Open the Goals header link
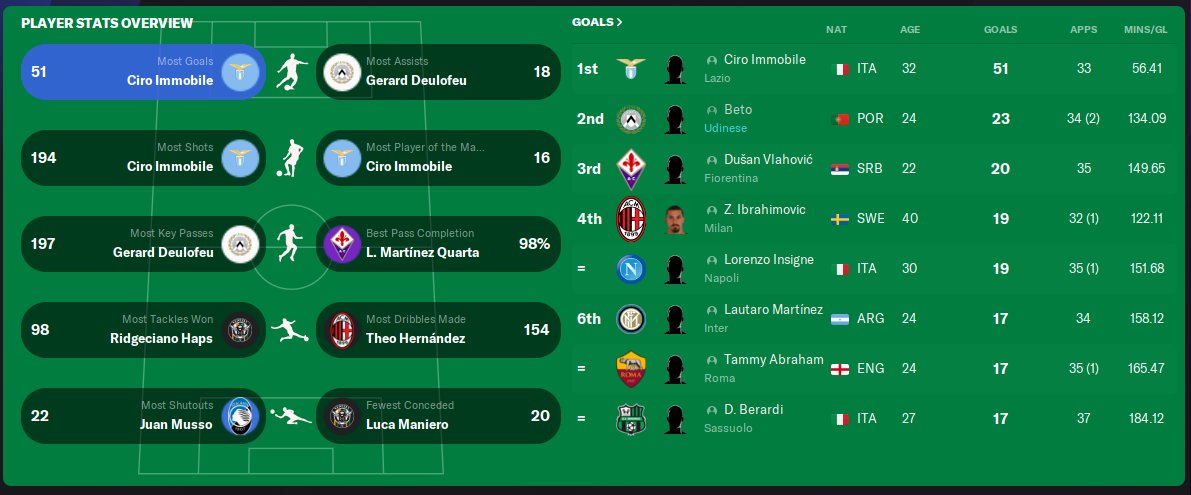1191x495 pixels. [597, 22]
